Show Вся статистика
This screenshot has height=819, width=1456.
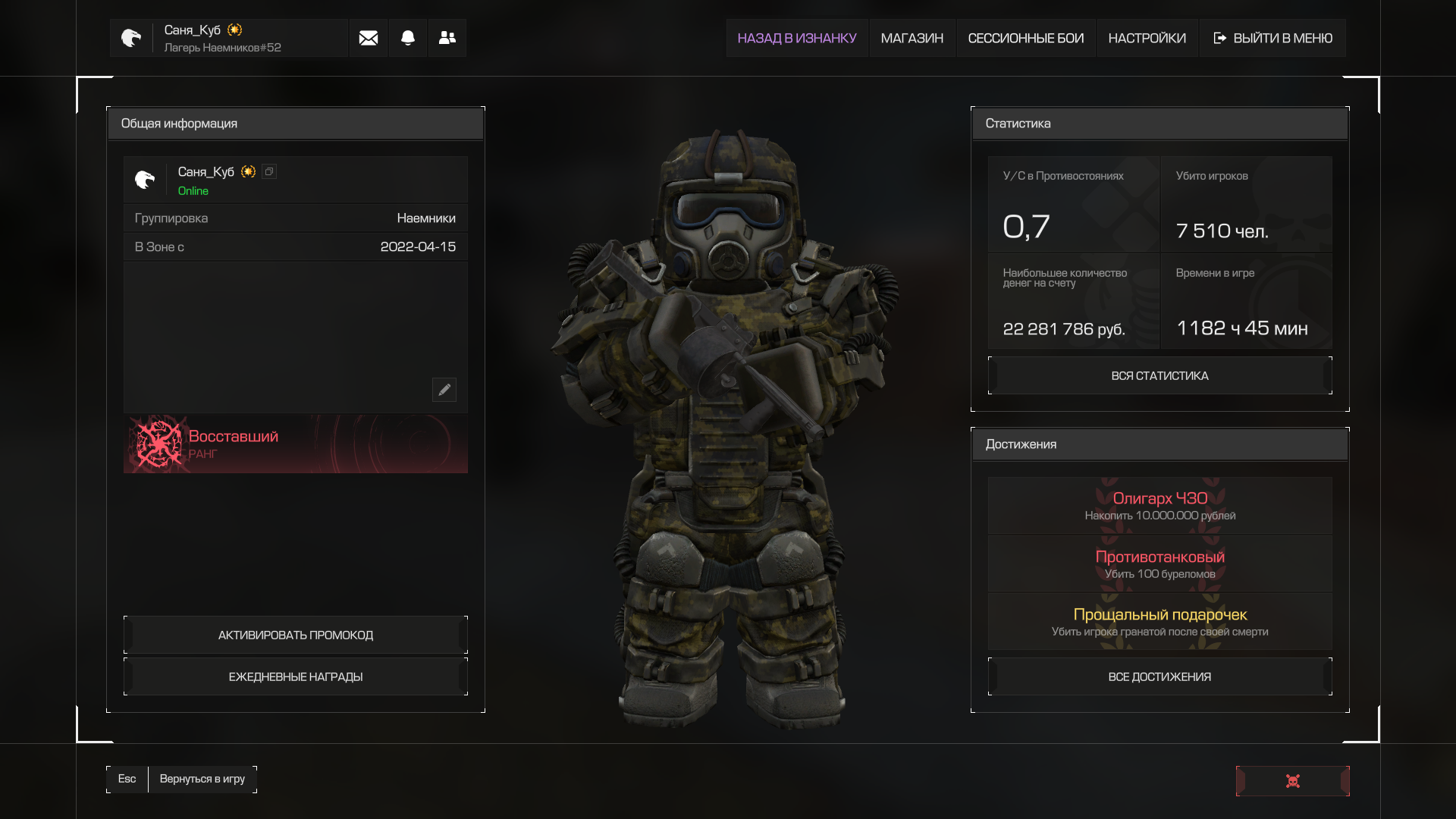tap(1159, 375)
